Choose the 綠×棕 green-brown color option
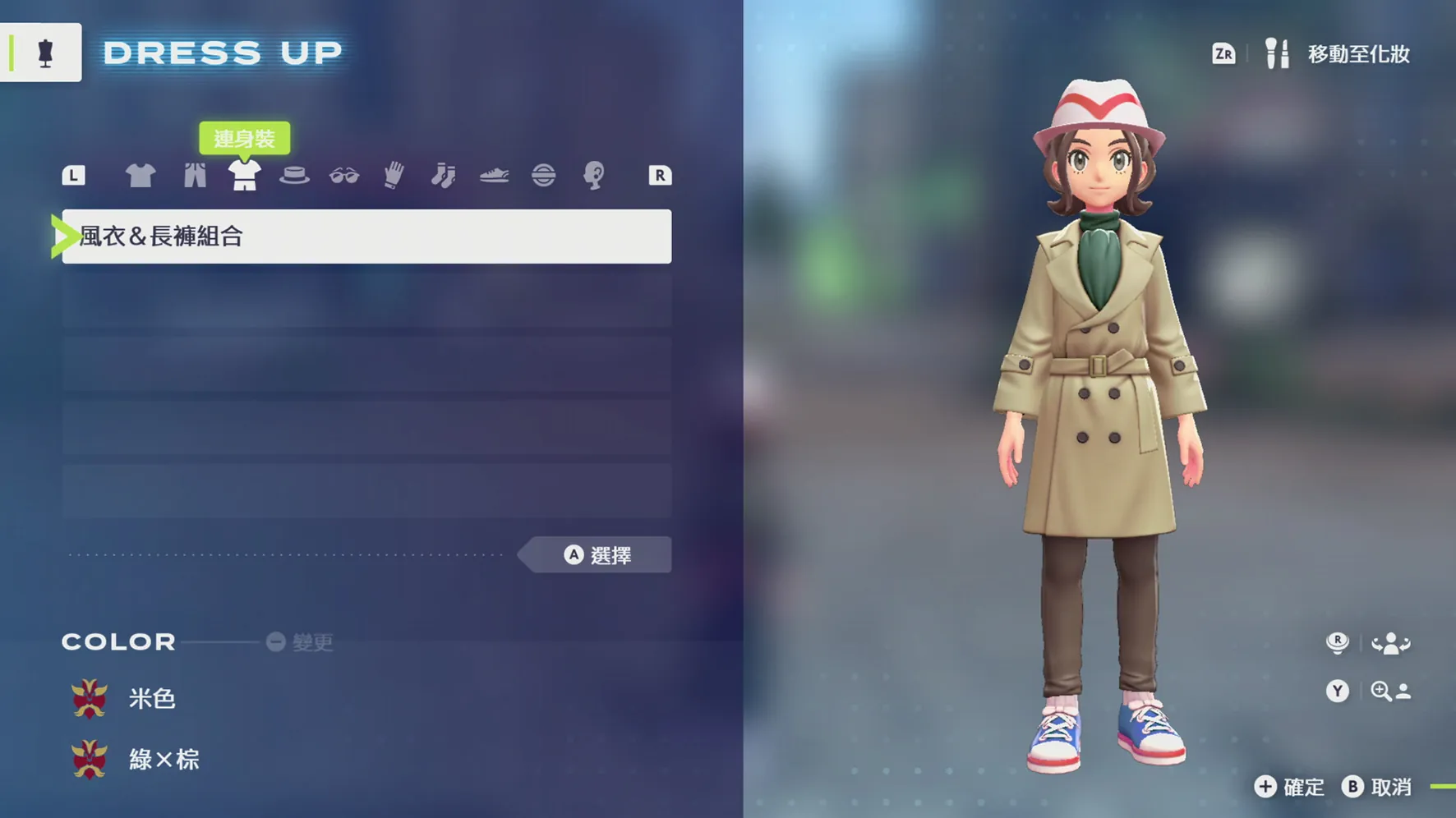1456x818 pixels. point(163,760)
